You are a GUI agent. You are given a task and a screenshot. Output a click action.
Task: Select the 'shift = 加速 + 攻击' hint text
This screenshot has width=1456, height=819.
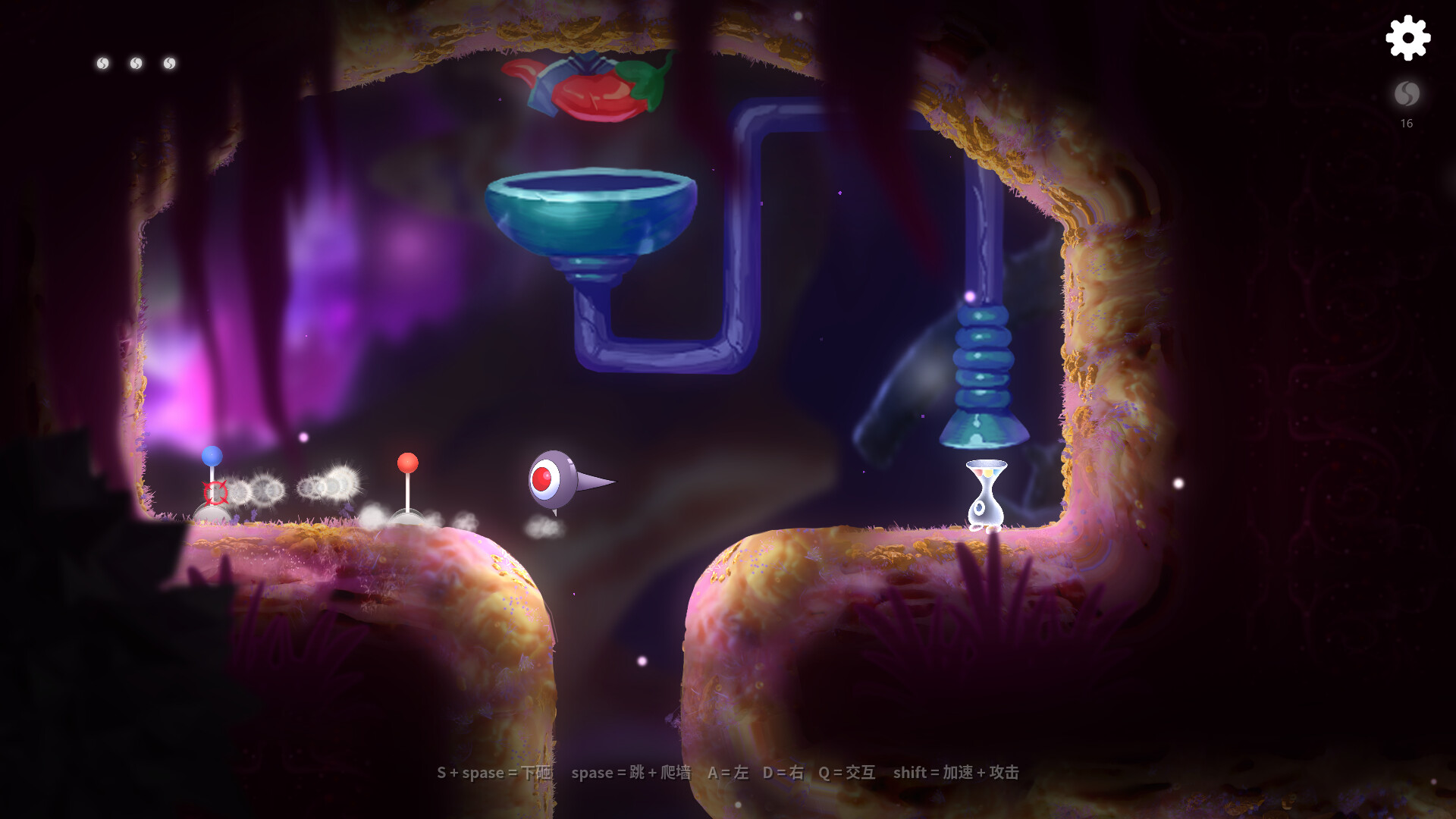[x=957, y=773]
